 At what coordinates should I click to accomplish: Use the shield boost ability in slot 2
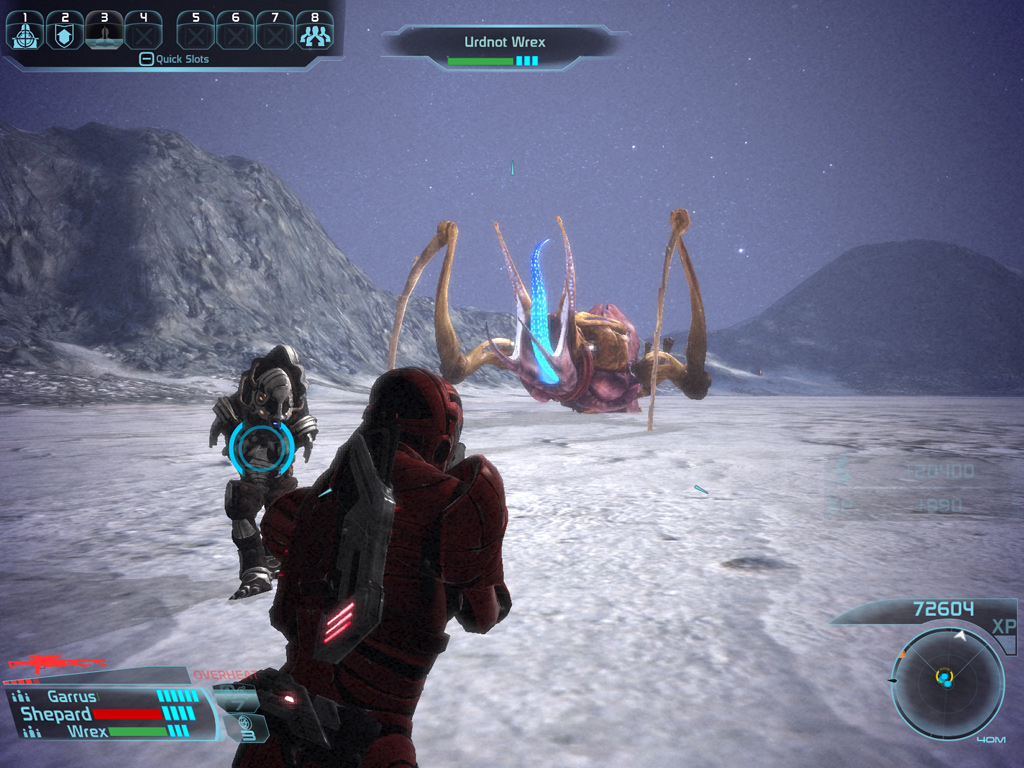[x=64, y=31]
